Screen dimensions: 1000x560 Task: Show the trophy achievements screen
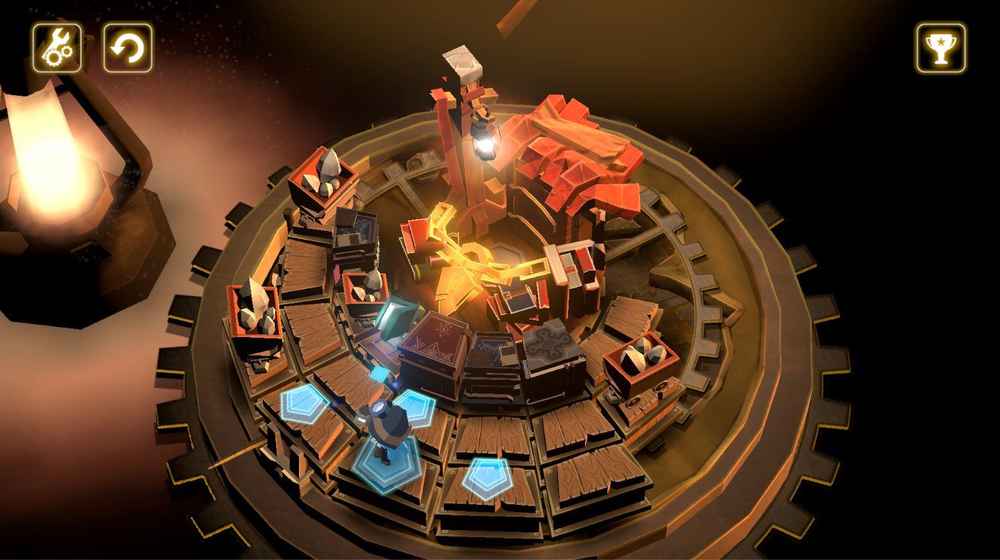(941, 48)
